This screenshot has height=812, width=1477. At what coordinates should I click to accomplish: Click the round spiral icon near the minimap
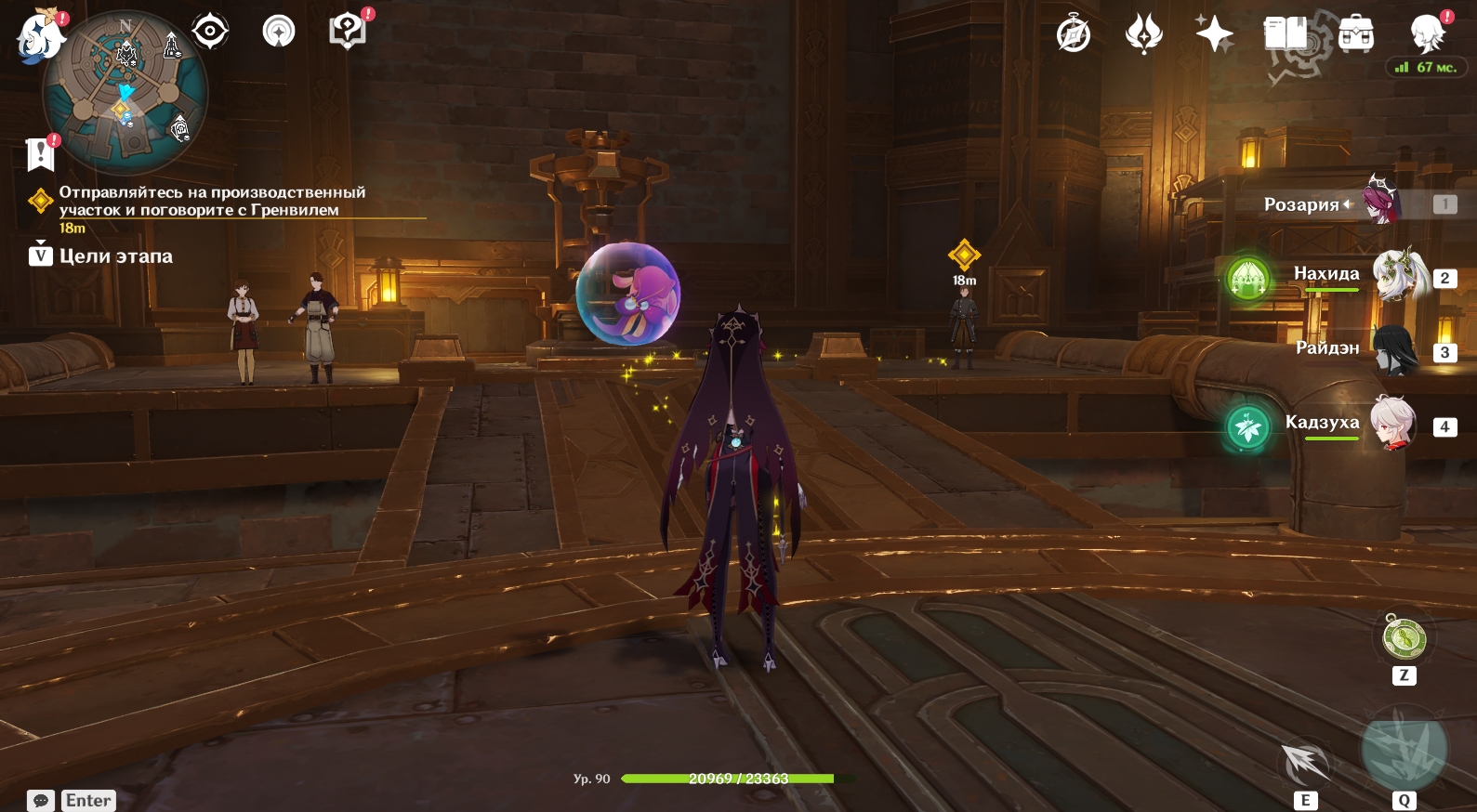click(278, 32)
